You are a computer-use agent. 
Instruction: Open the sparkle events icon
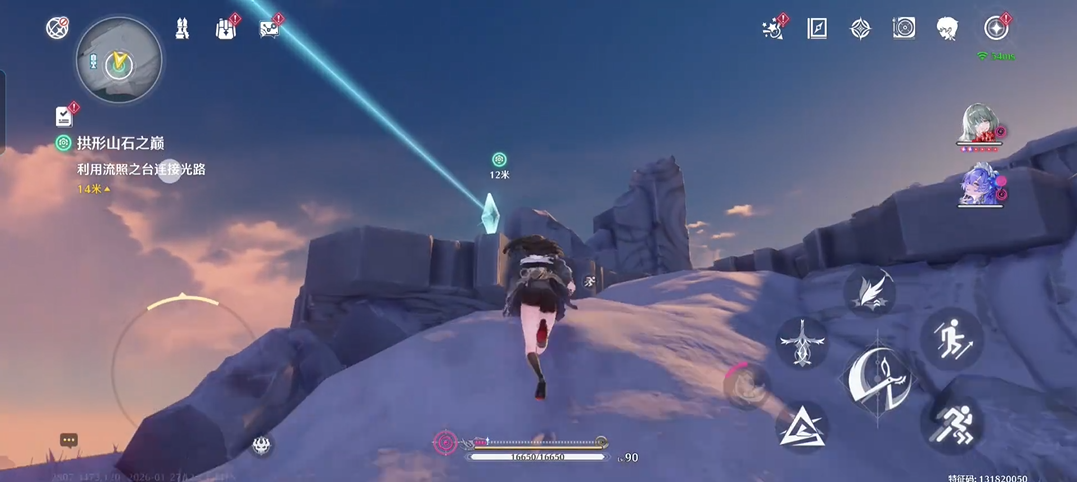pyautogui.click(x=772, y=29)
